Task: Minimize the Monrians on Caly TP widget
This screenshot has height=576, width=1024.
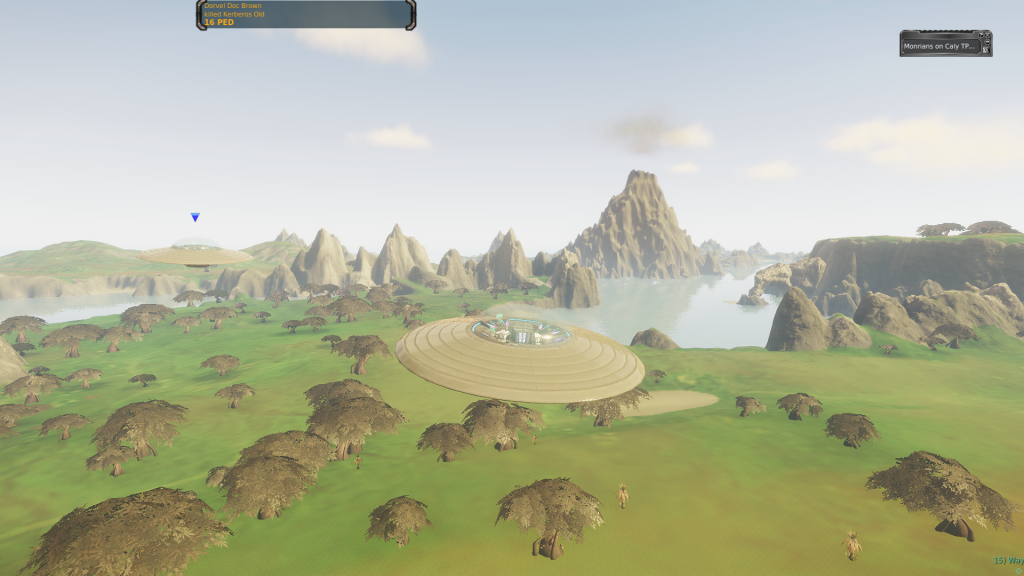Action: pos(987,42)
